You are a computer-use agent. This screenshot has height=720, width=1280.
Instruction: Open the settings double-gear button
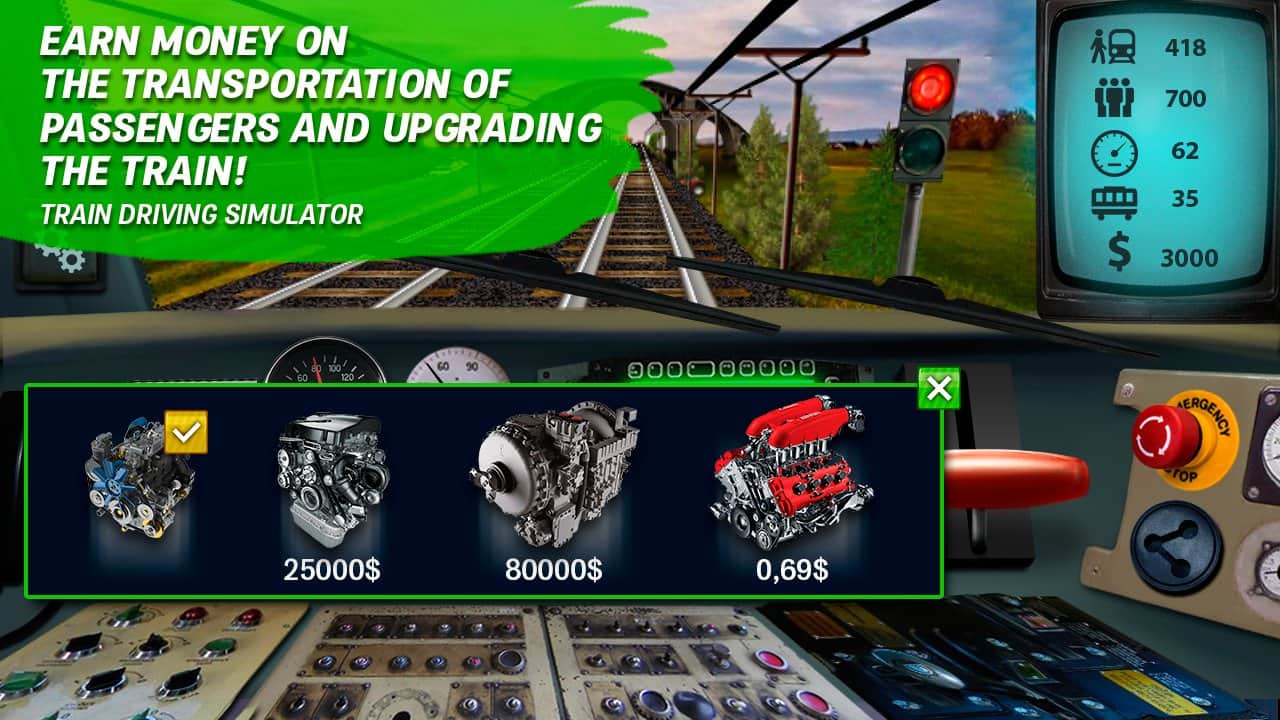(x=62, y=262)
